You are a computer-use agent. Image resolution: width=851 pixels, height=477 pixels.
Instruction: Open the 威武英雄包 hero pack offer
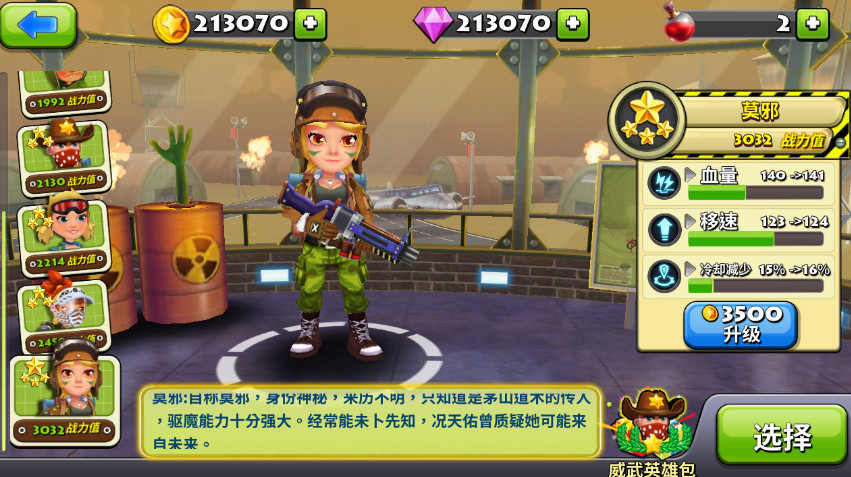[x=651, y=428]
